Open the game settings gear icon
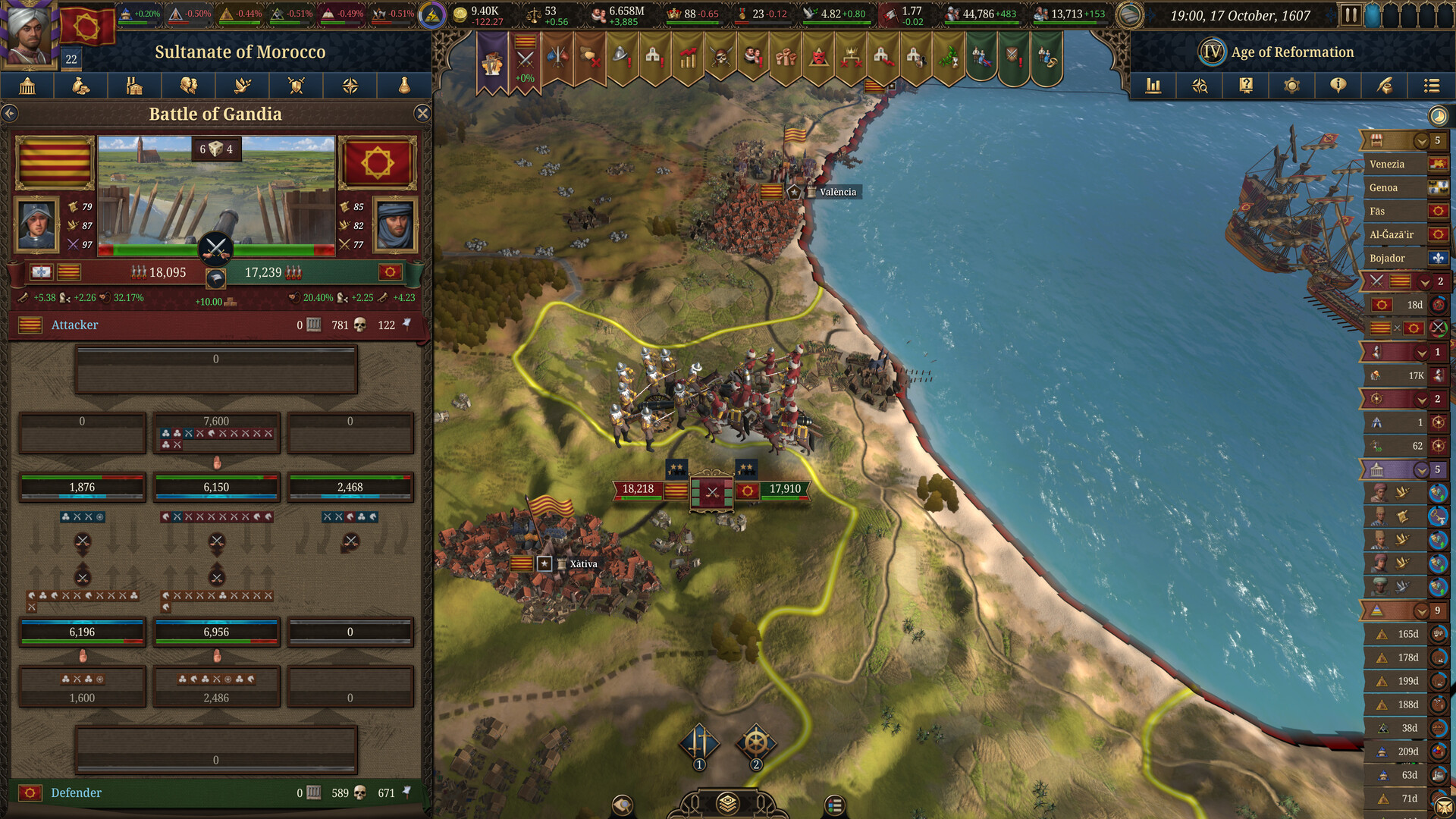The height and width of the screenshot is (819, 1456). point(1291,86)
